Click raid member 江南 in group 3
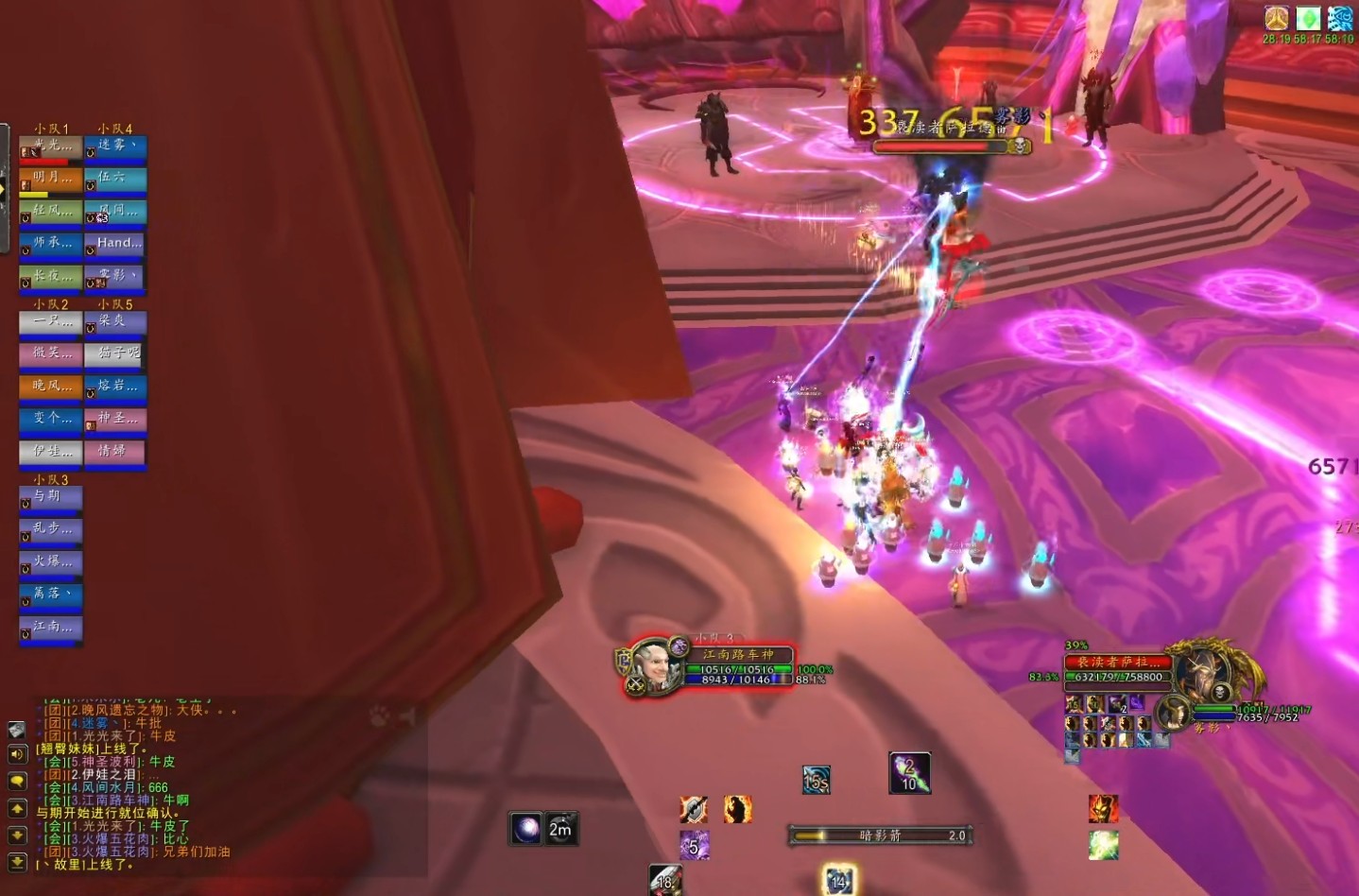1359x896 pixels. click(50, 629)
